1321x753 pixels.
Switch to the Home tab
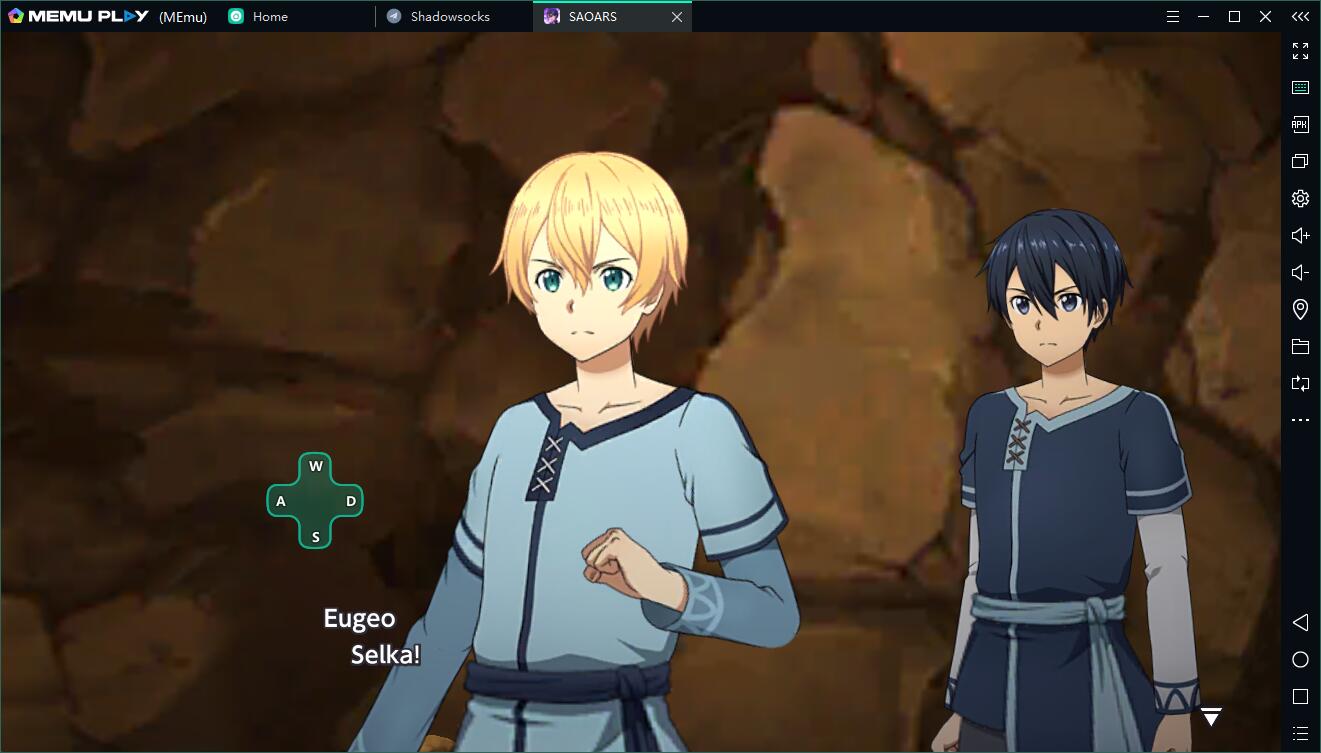coord(268,16)
